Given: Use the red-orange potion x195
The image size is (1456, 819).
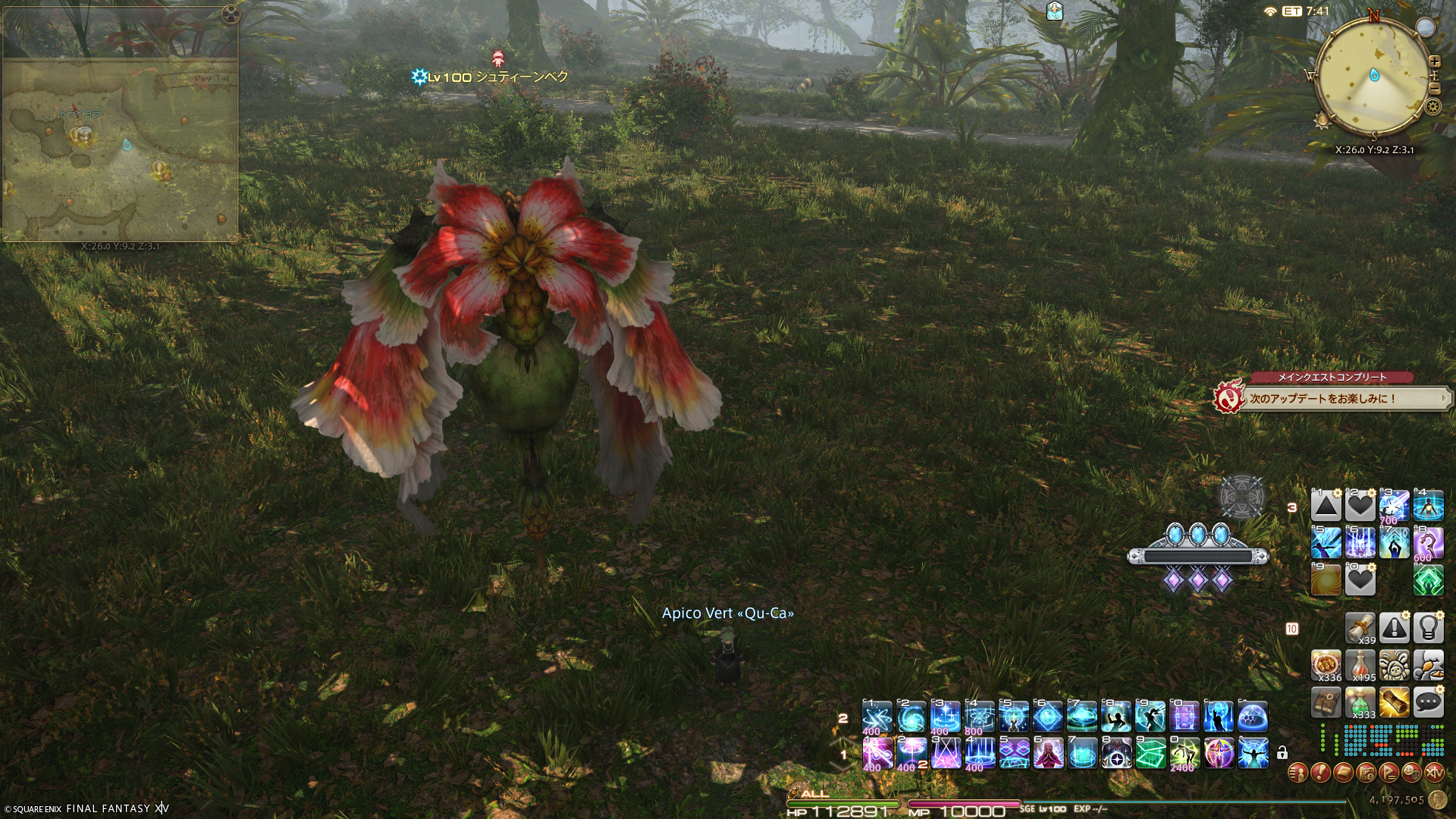Looking at the screenshot, I should [1360, 665].
